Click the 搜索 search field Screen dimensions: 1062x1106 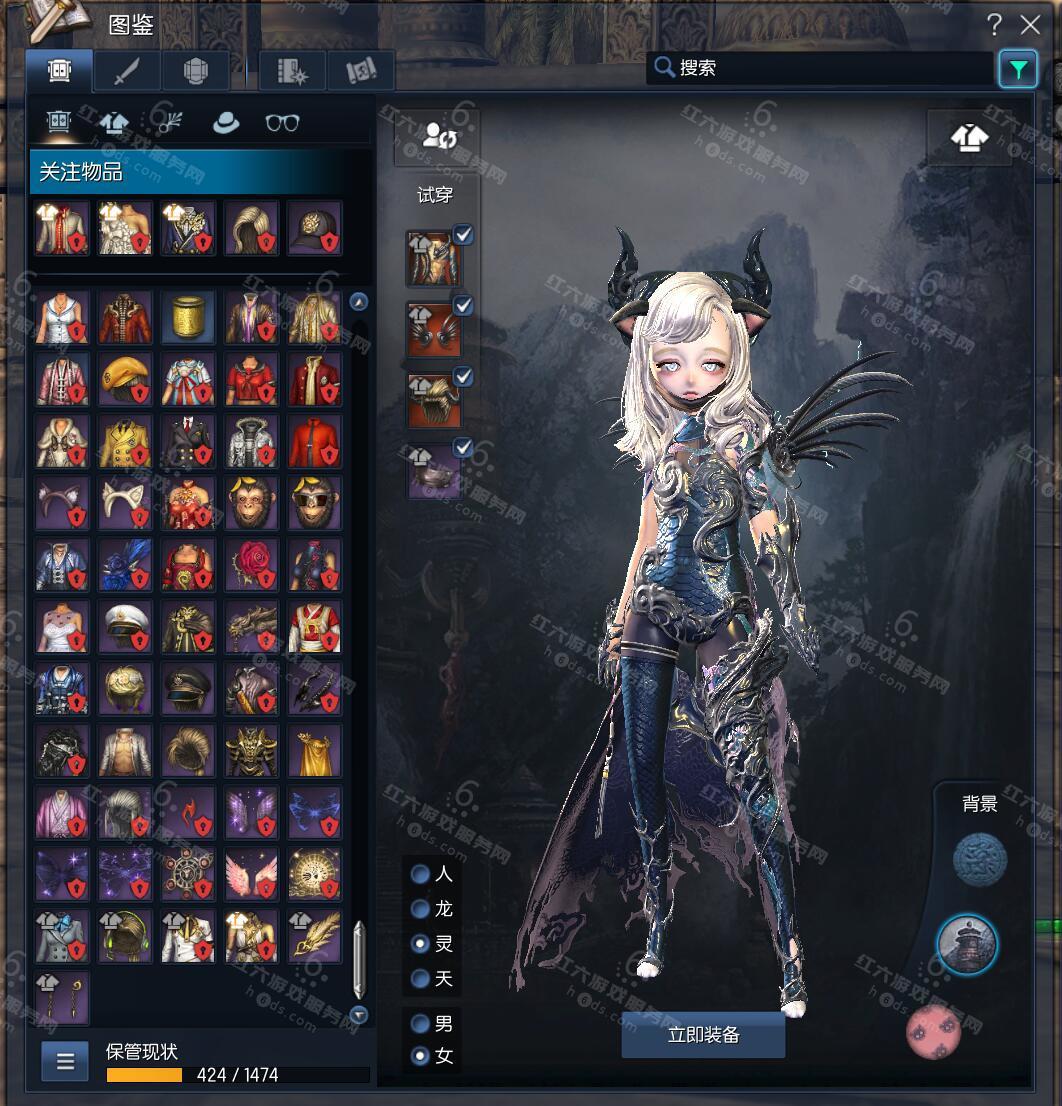820,68
